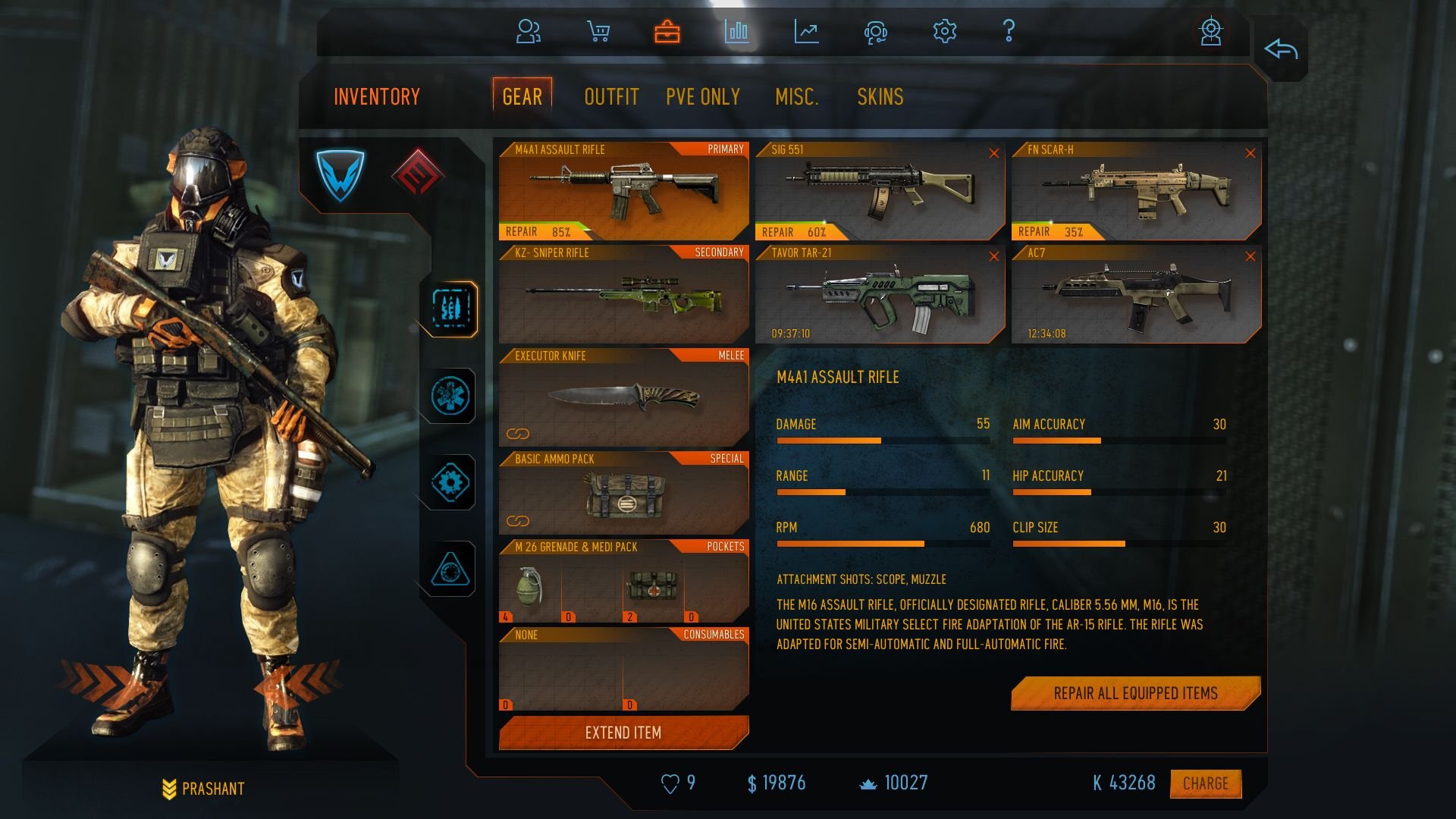Select the Basic Ammo Pack special slot
The image size is (1456, 819).
tap(623, 494)
